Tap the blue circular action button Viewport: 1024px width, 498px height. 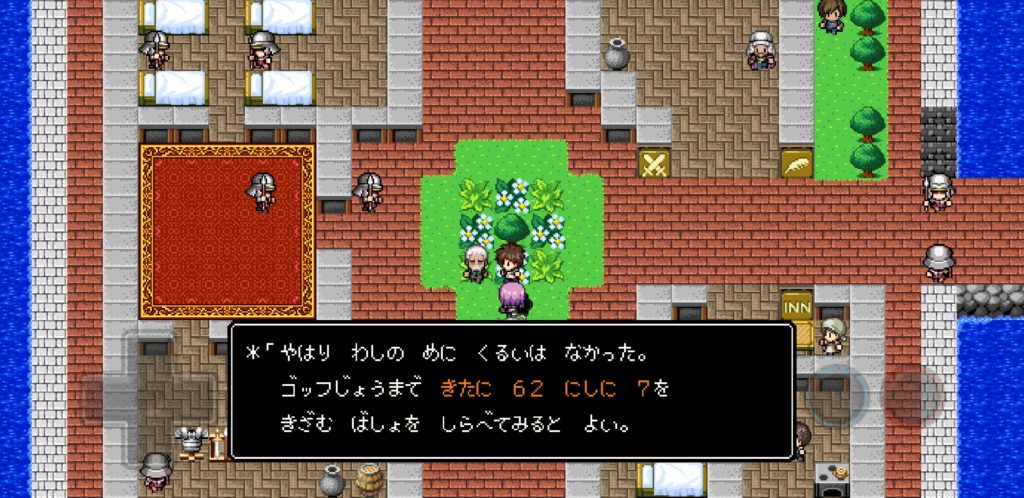click(x=834, y=393)
